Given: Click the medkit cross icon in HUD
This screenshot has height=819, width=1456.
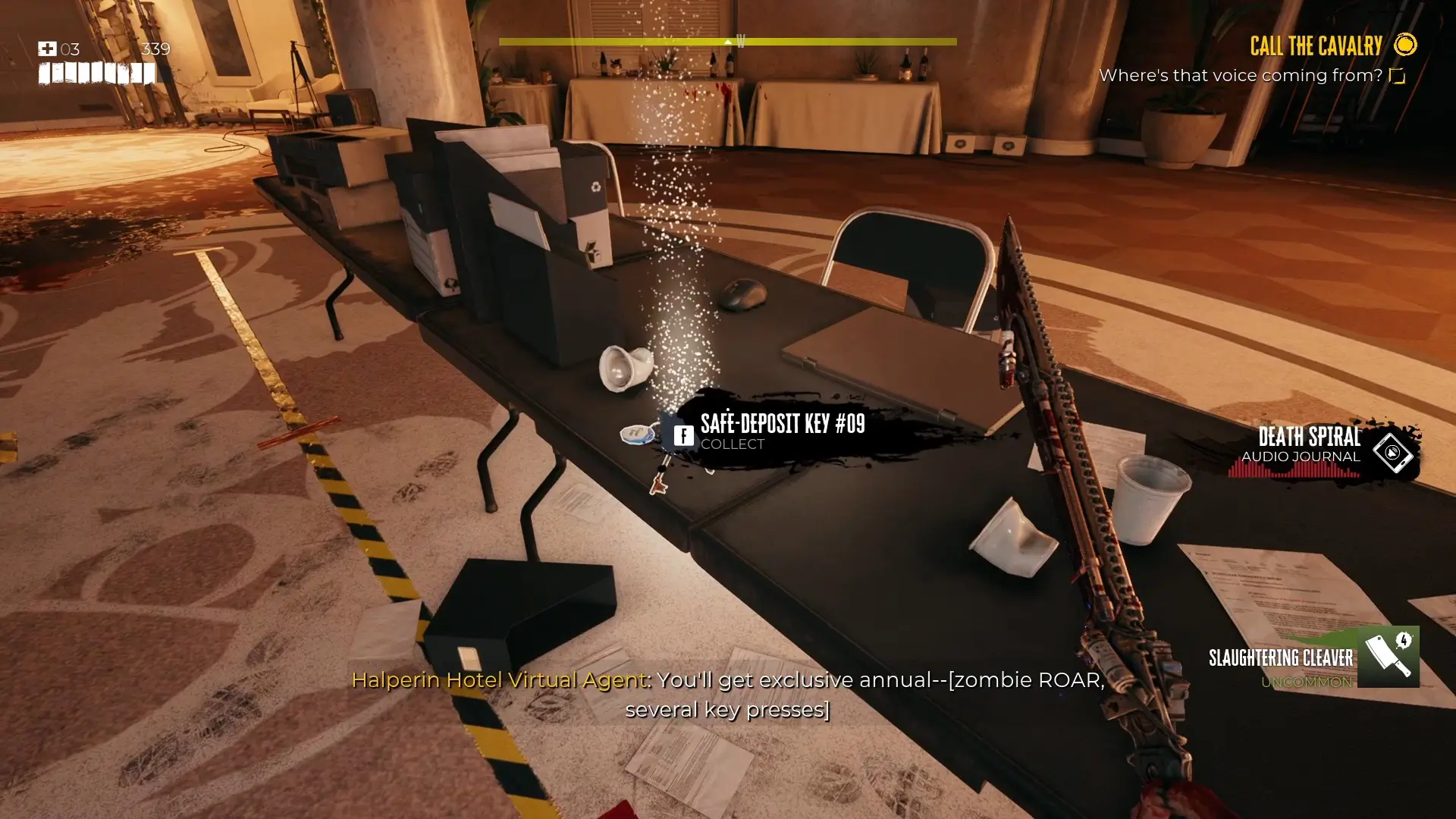Looking at the screenshot, I should point(47,49).
